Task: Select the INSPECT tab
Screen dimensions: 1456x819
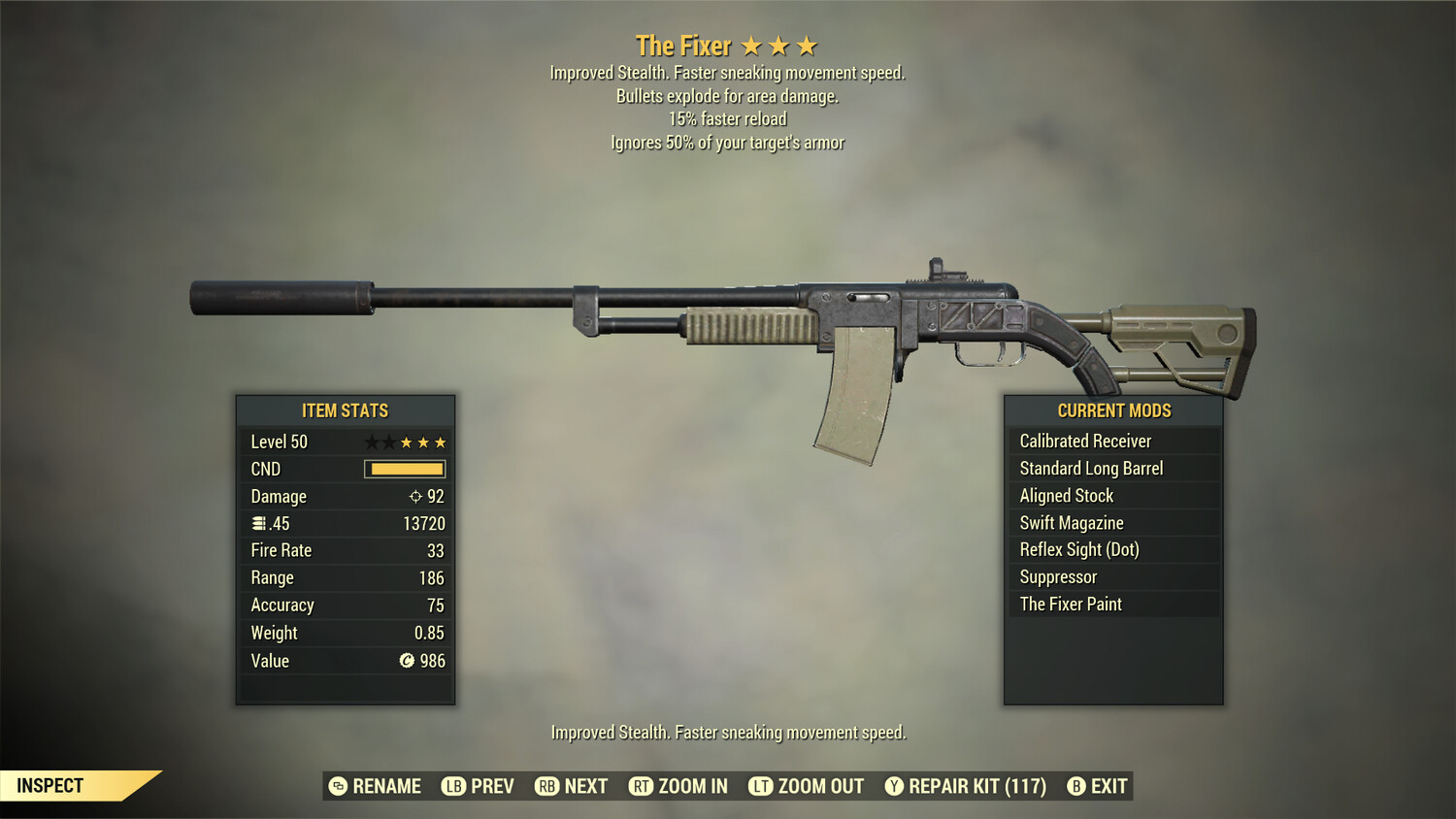Action: [x=50, y=785]
